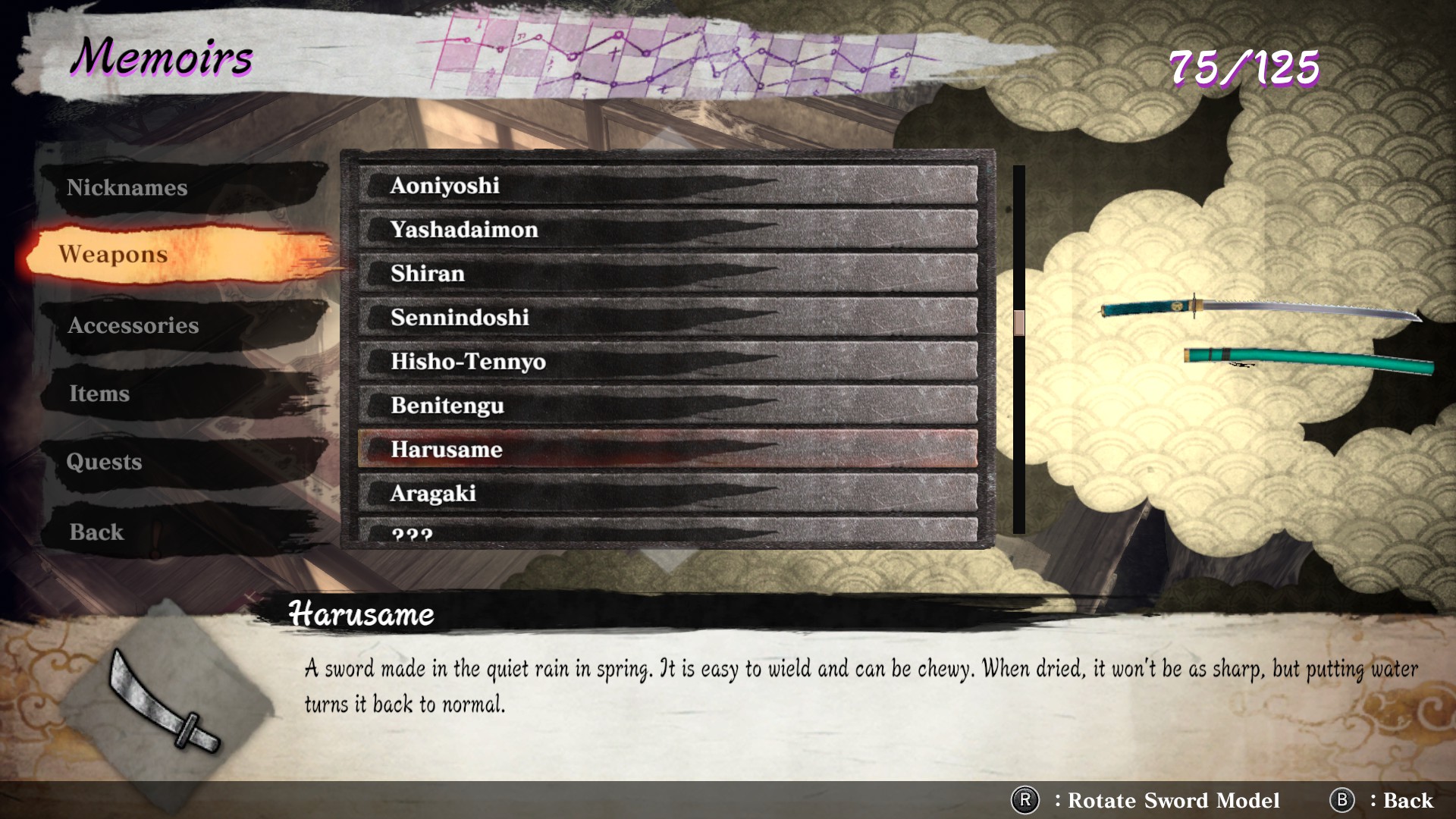Select the Aragaki weapon row

pyautogui.click(x=667, y=494)
